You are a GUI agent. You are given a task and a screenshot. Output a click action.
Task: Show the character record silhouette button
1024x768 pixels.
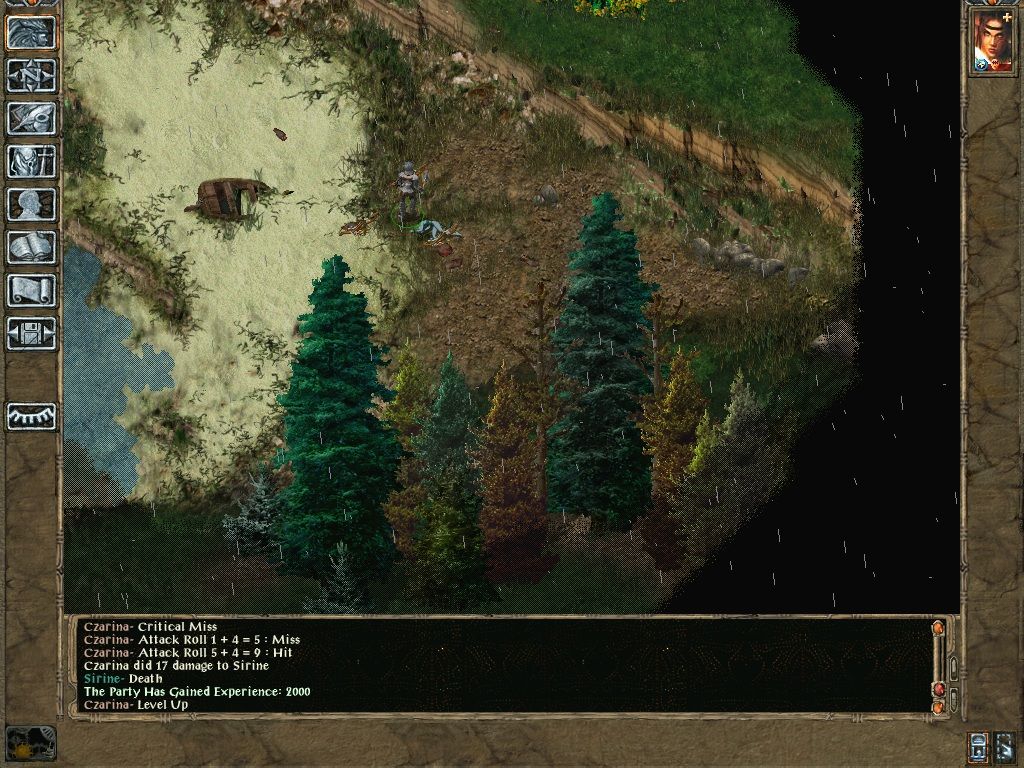31,204
